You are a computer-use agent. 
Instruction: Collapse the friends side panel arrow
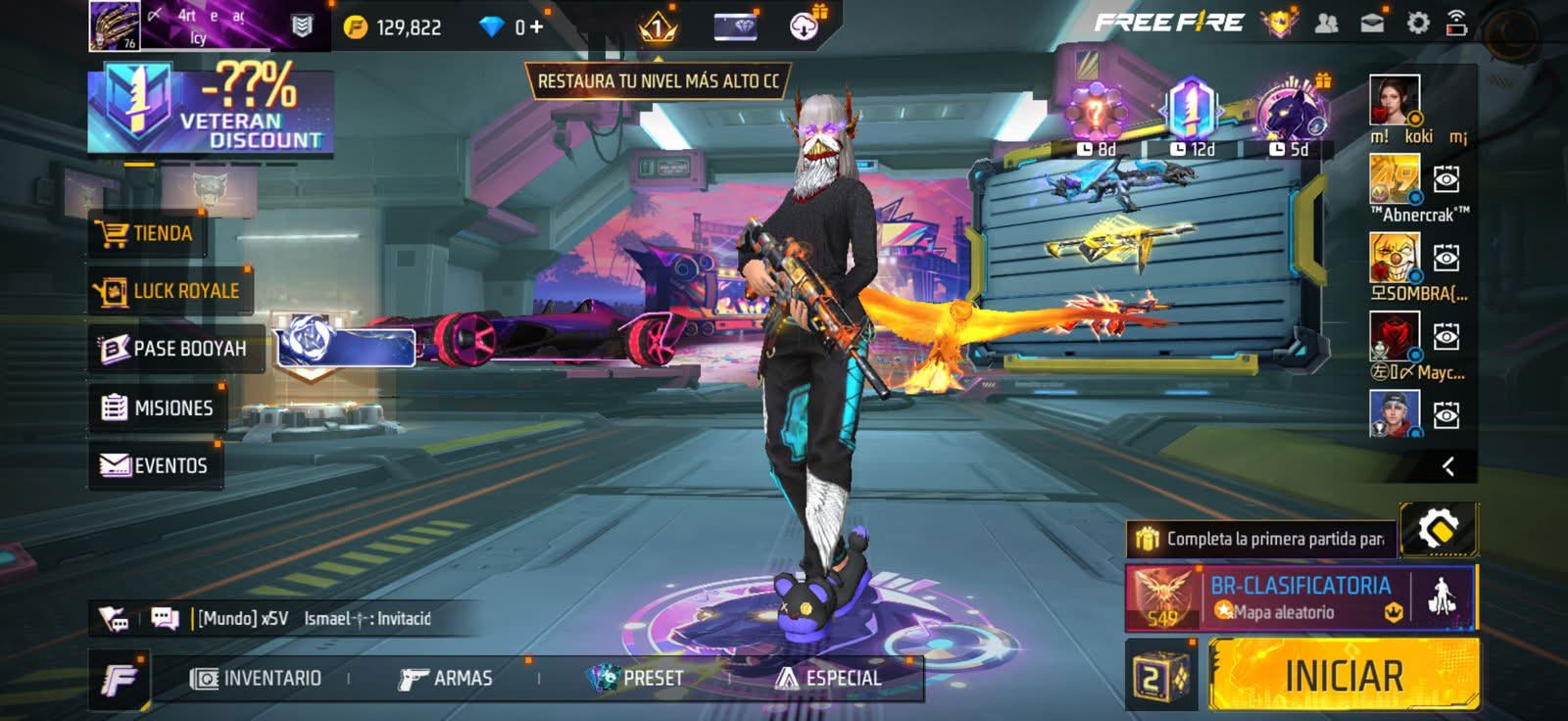tap(1447, 466)
